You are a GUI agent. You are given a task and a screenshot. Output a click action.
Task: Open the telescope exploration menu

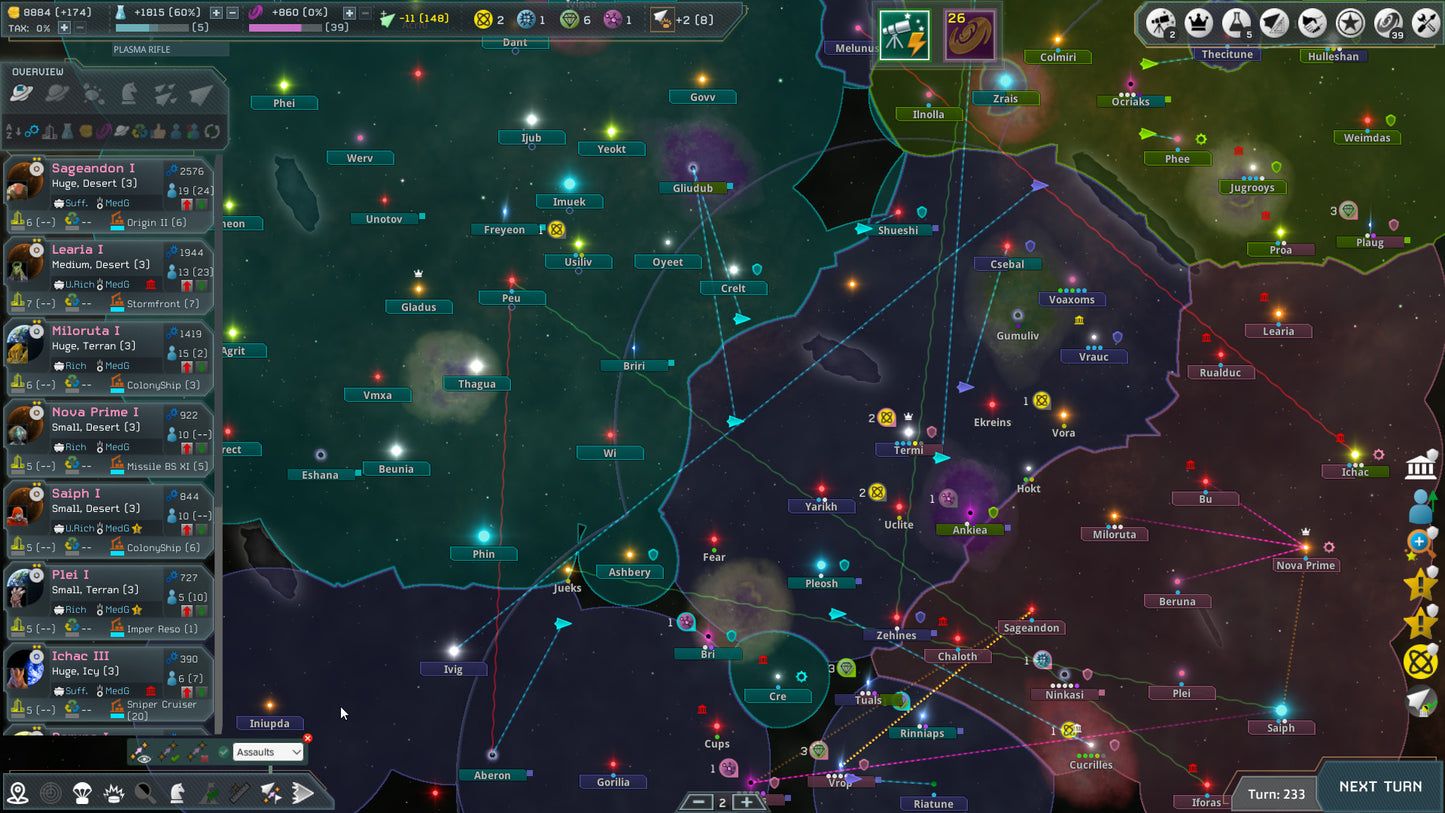[1160, 22]
